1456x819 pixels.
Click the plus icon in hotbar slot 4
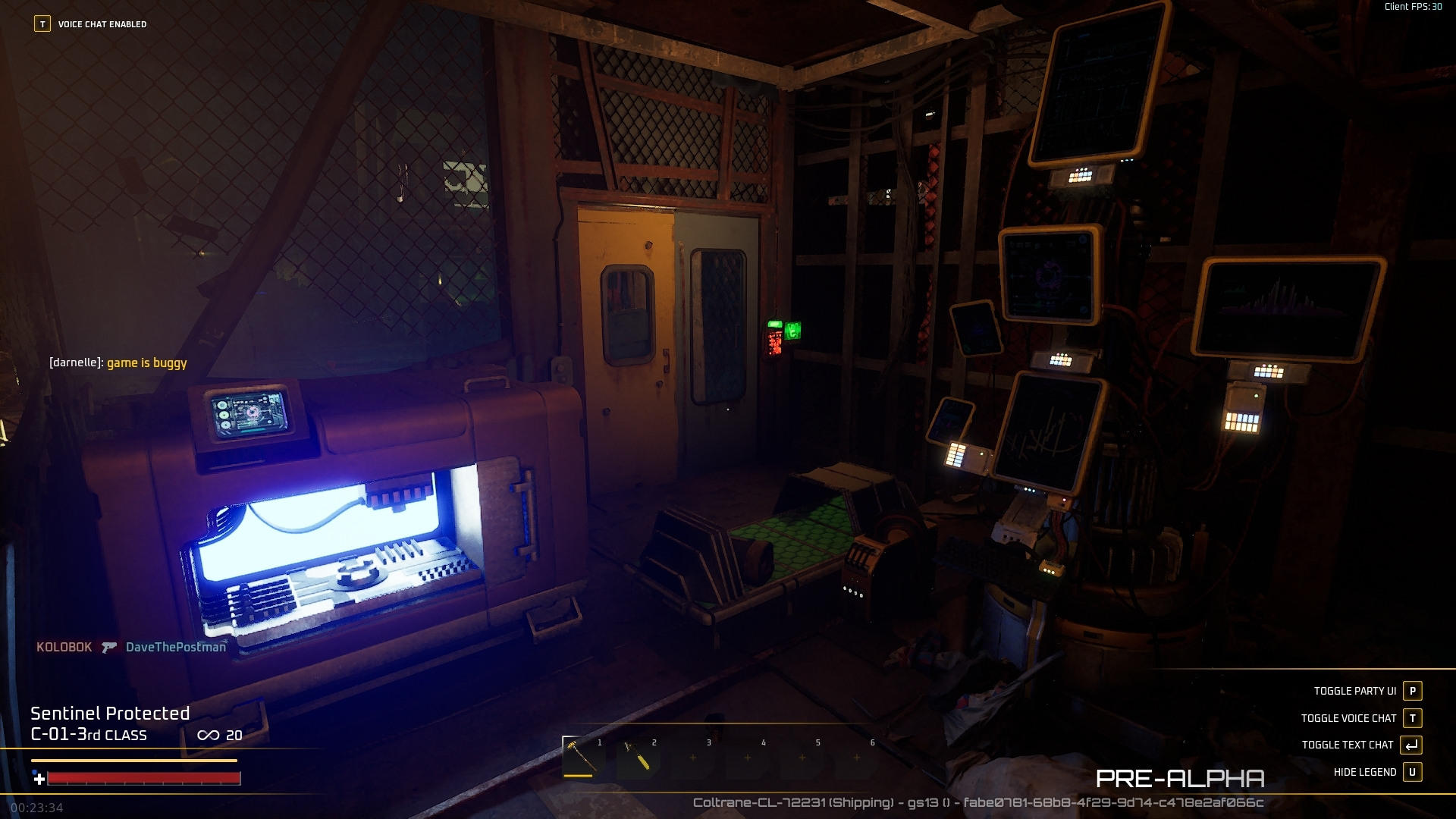[x=747, y=758]
